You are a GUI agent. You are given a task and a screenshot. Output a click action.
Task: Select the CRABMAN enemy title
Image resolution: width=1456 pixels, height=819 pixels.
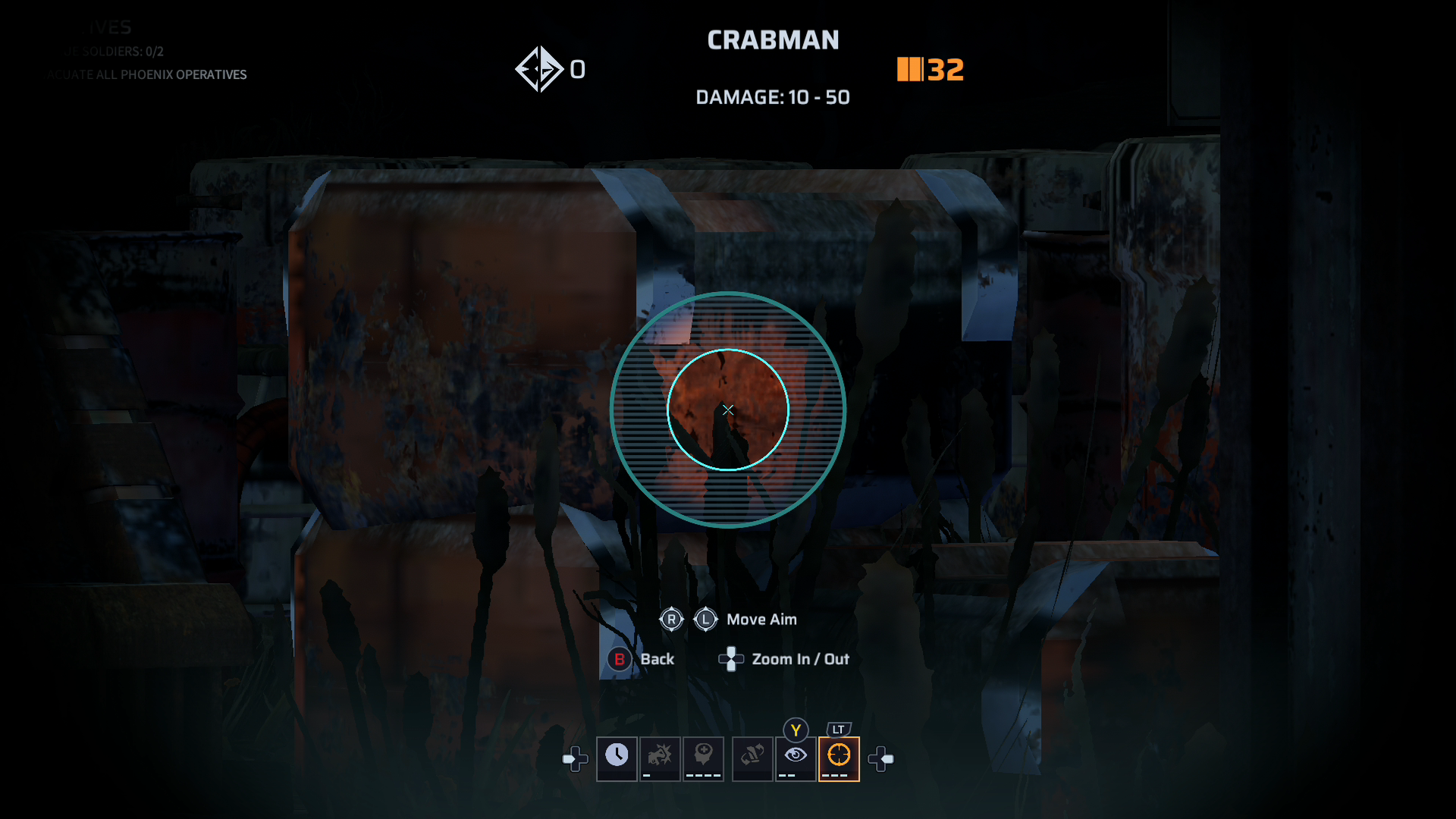pos(773,39)
